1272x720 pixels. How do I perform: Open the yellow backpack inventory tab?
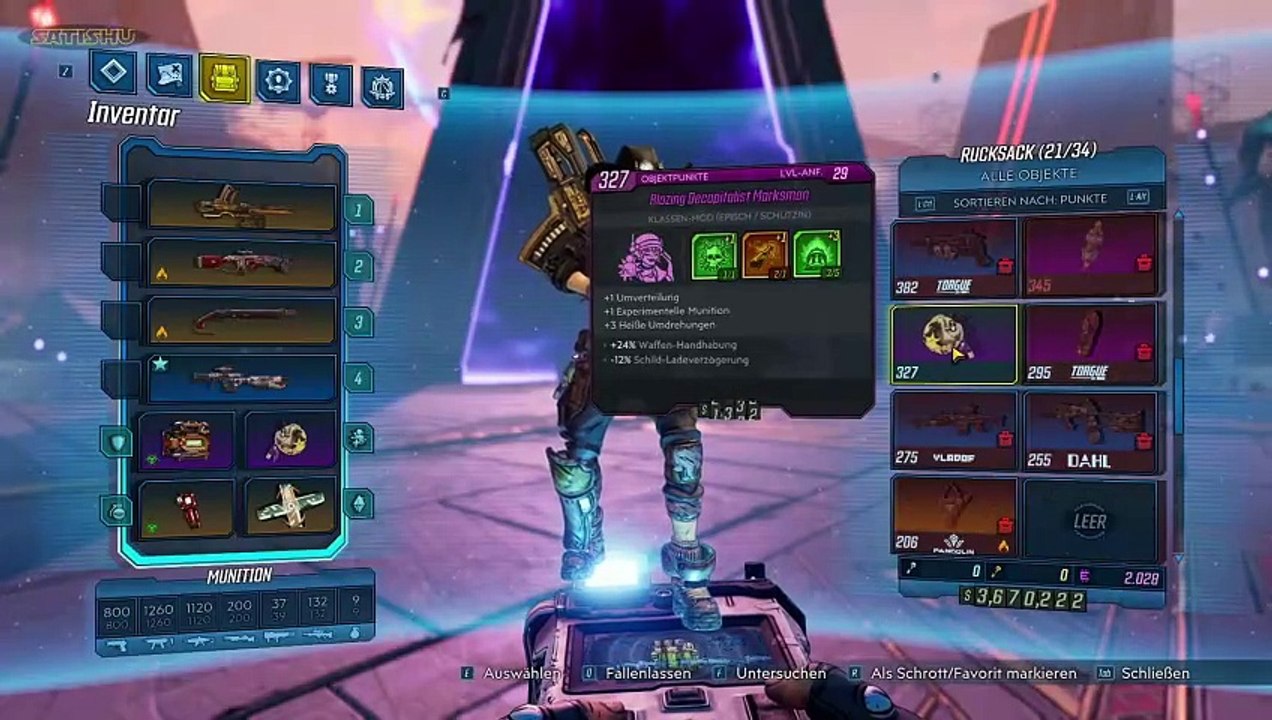224,78
